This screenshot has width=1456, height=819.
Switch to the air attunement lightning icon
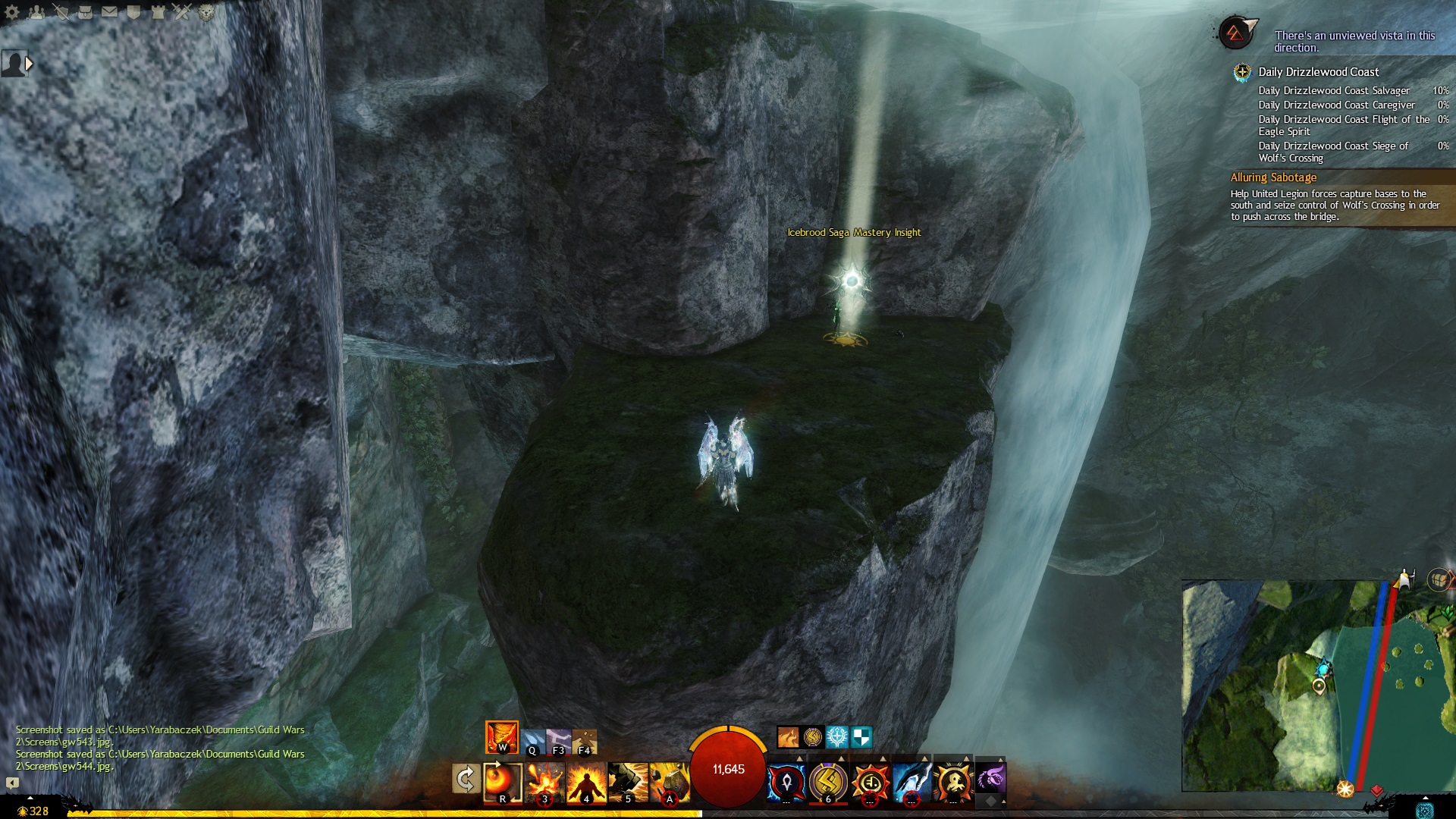(559, 741)
